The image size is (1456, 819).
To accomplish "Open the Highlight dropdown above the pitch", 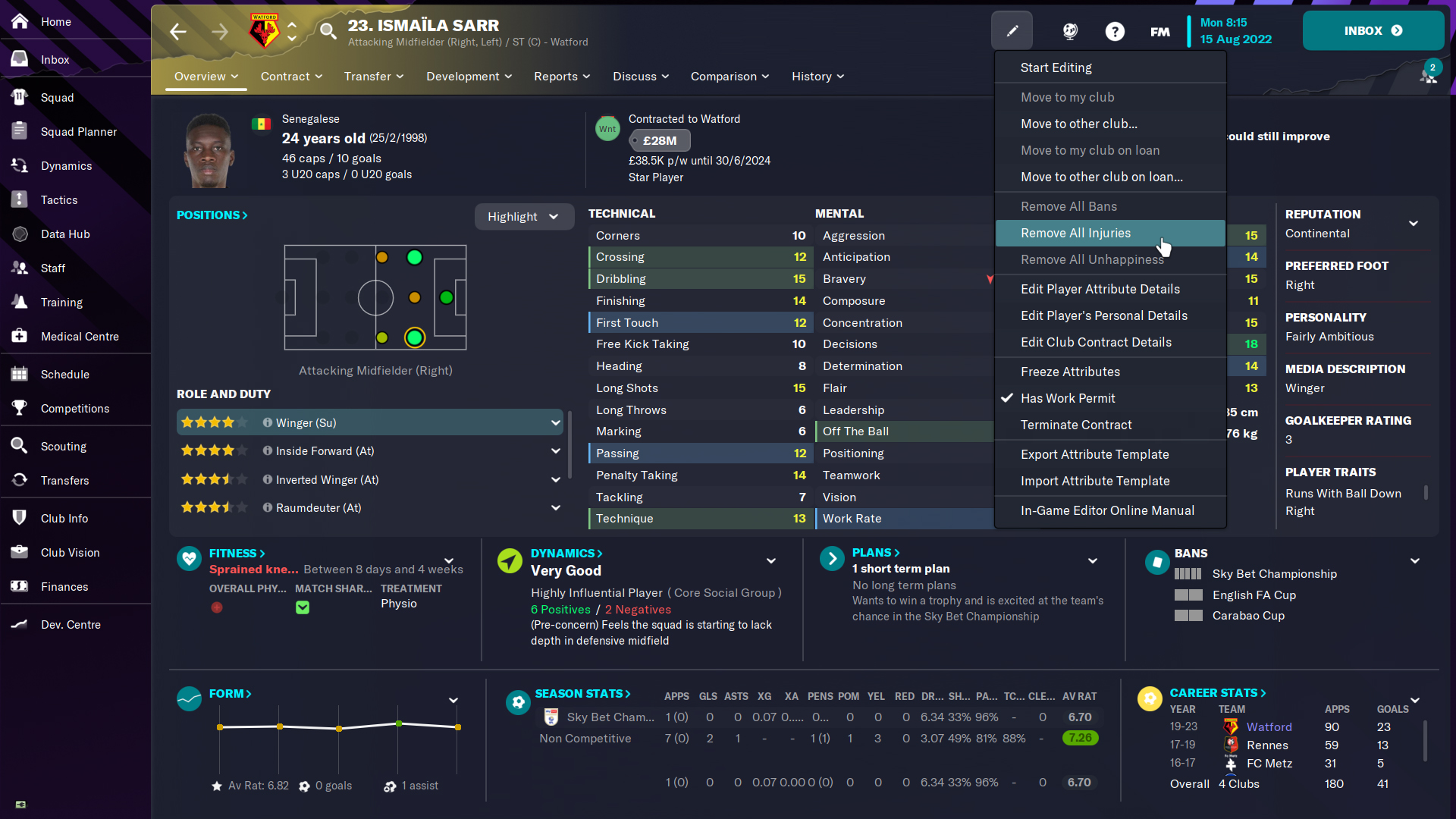I will [524, 216].
